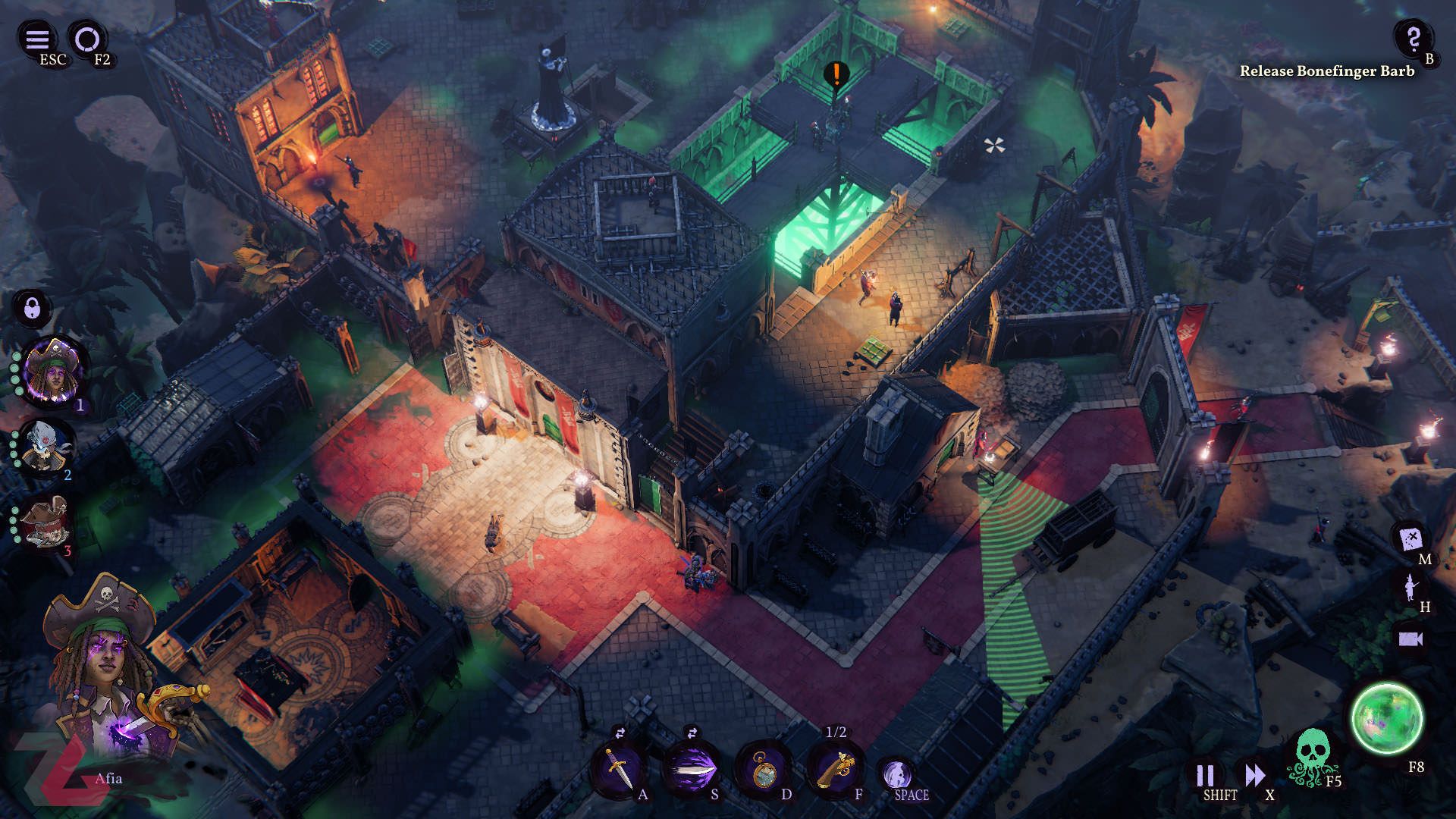Open the treasure map icon
Screen dimensions: 1456x819
(x=1410, y=538)
